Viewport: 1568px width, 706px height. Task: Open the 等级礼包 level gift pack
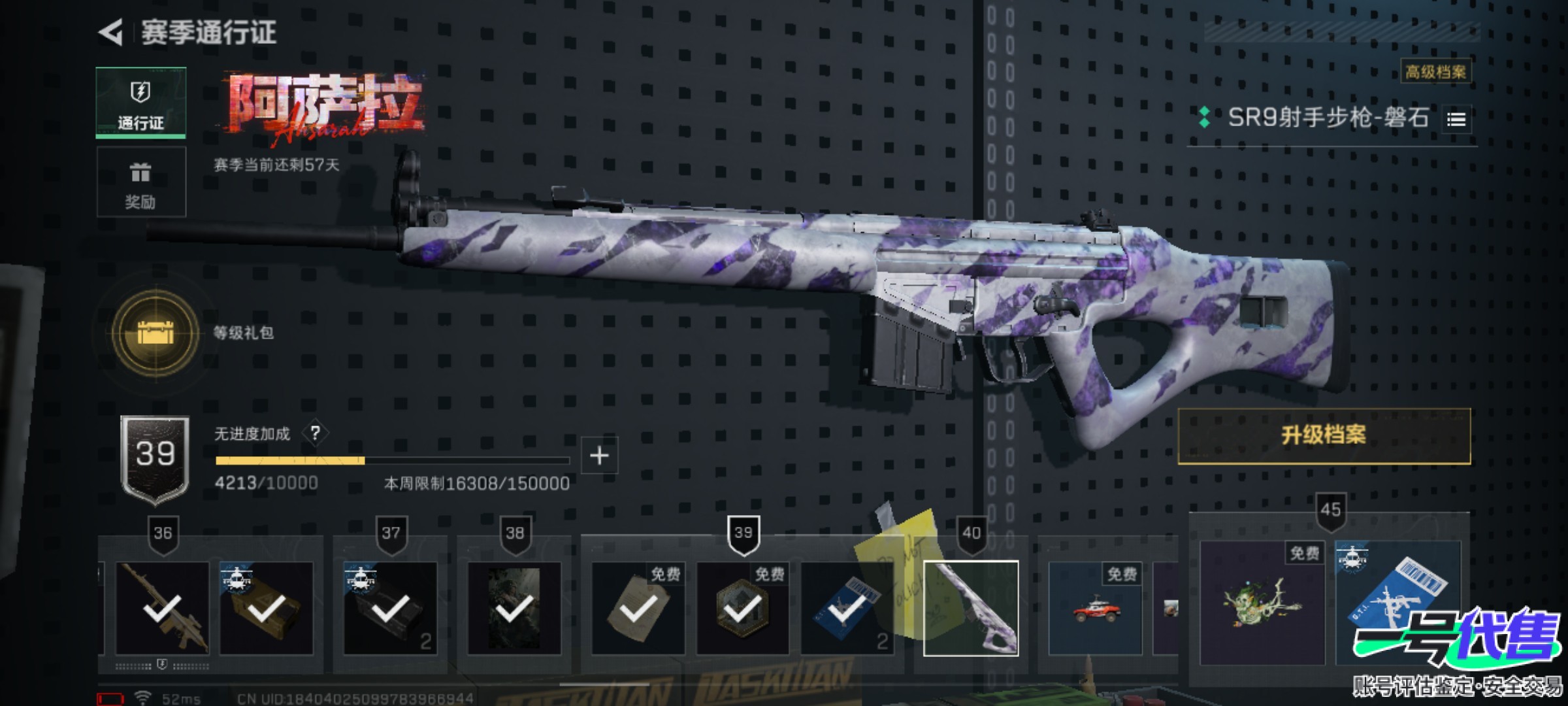click(x=155, y=333)
